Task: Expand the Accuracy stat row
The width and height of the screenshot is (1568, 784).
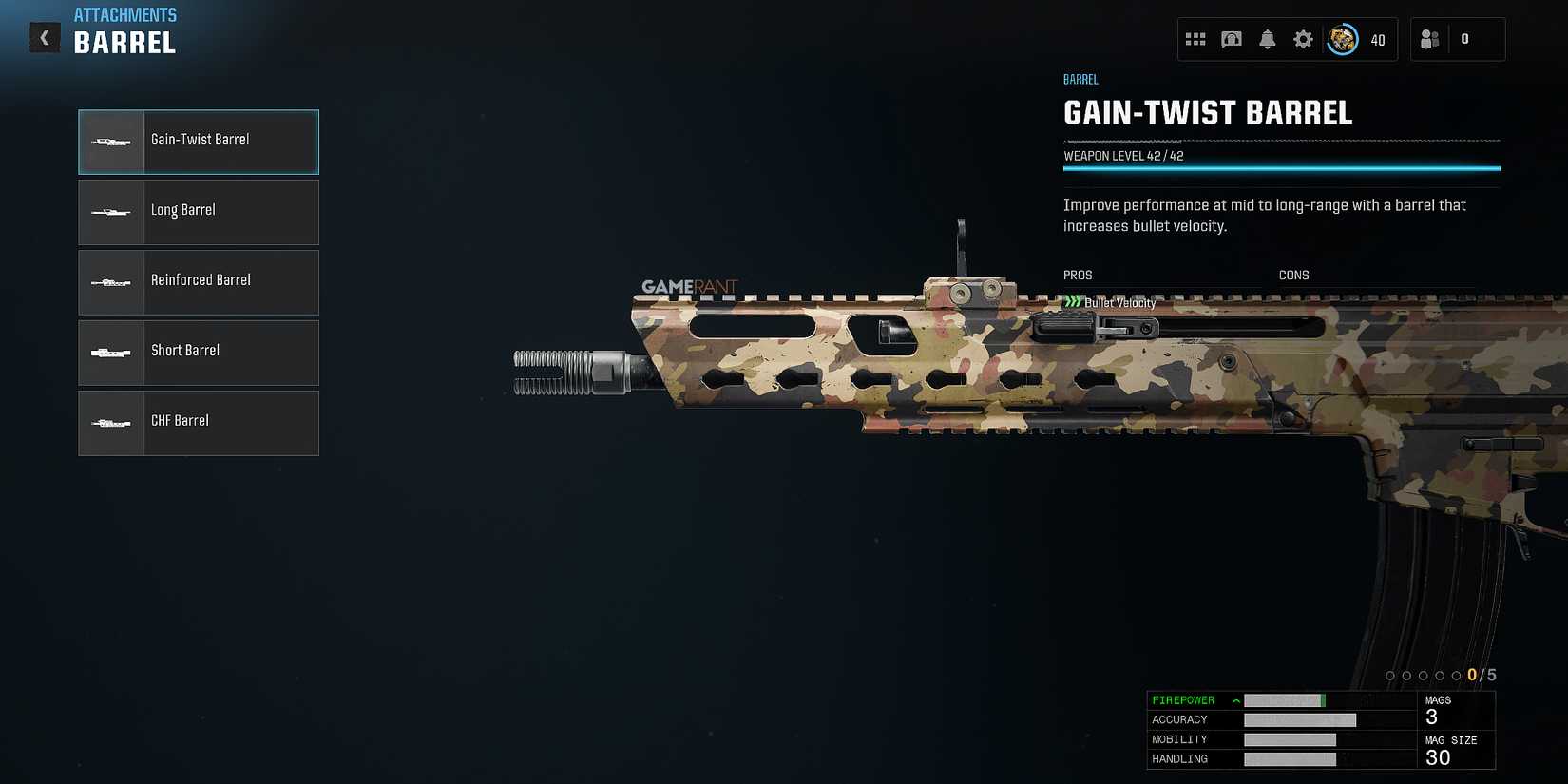Action: click(x=1180, y=719)
